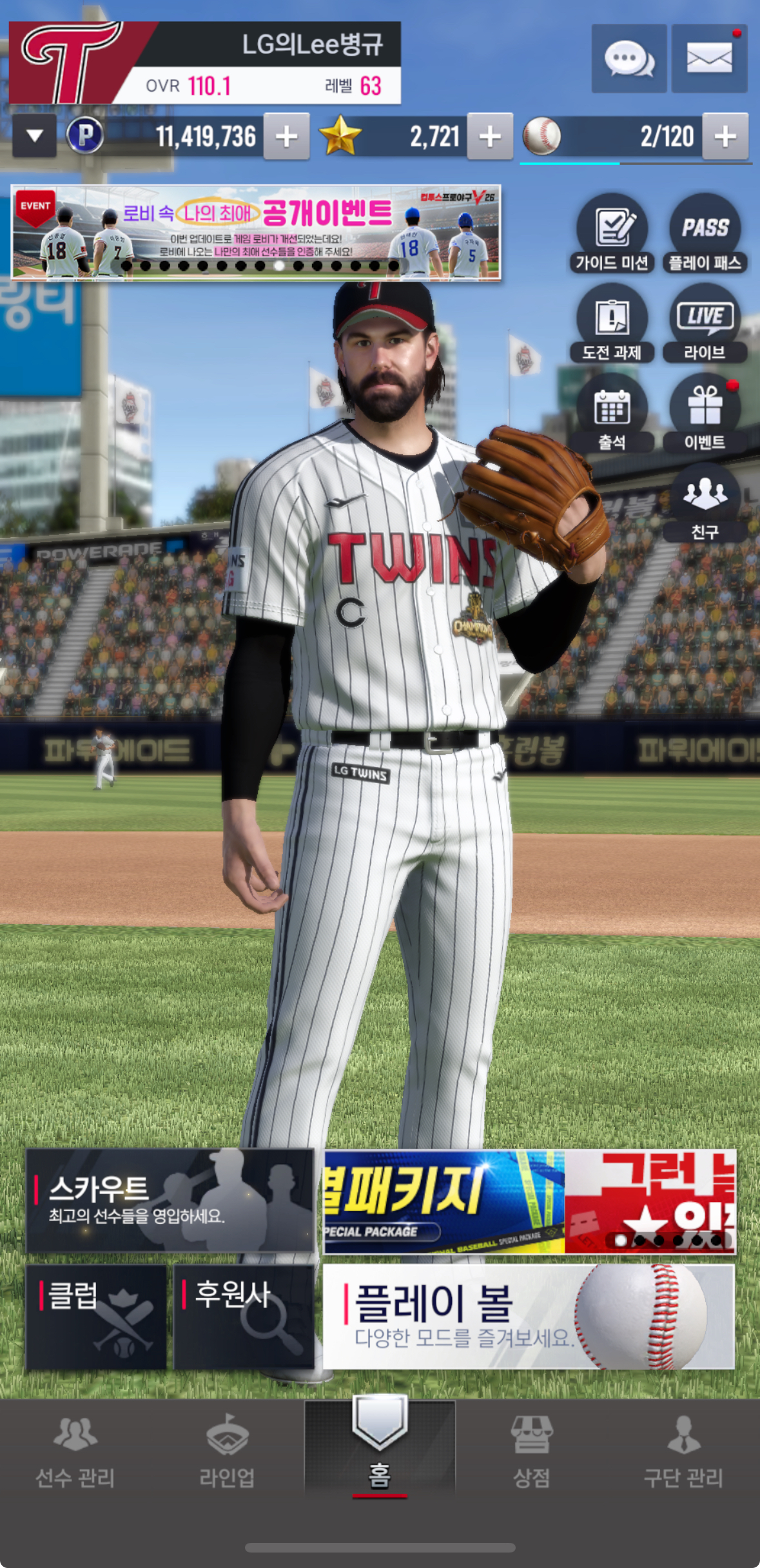Screen dimensions: 760x1568
Task: Add more P points with plus button
Action: 286,136
